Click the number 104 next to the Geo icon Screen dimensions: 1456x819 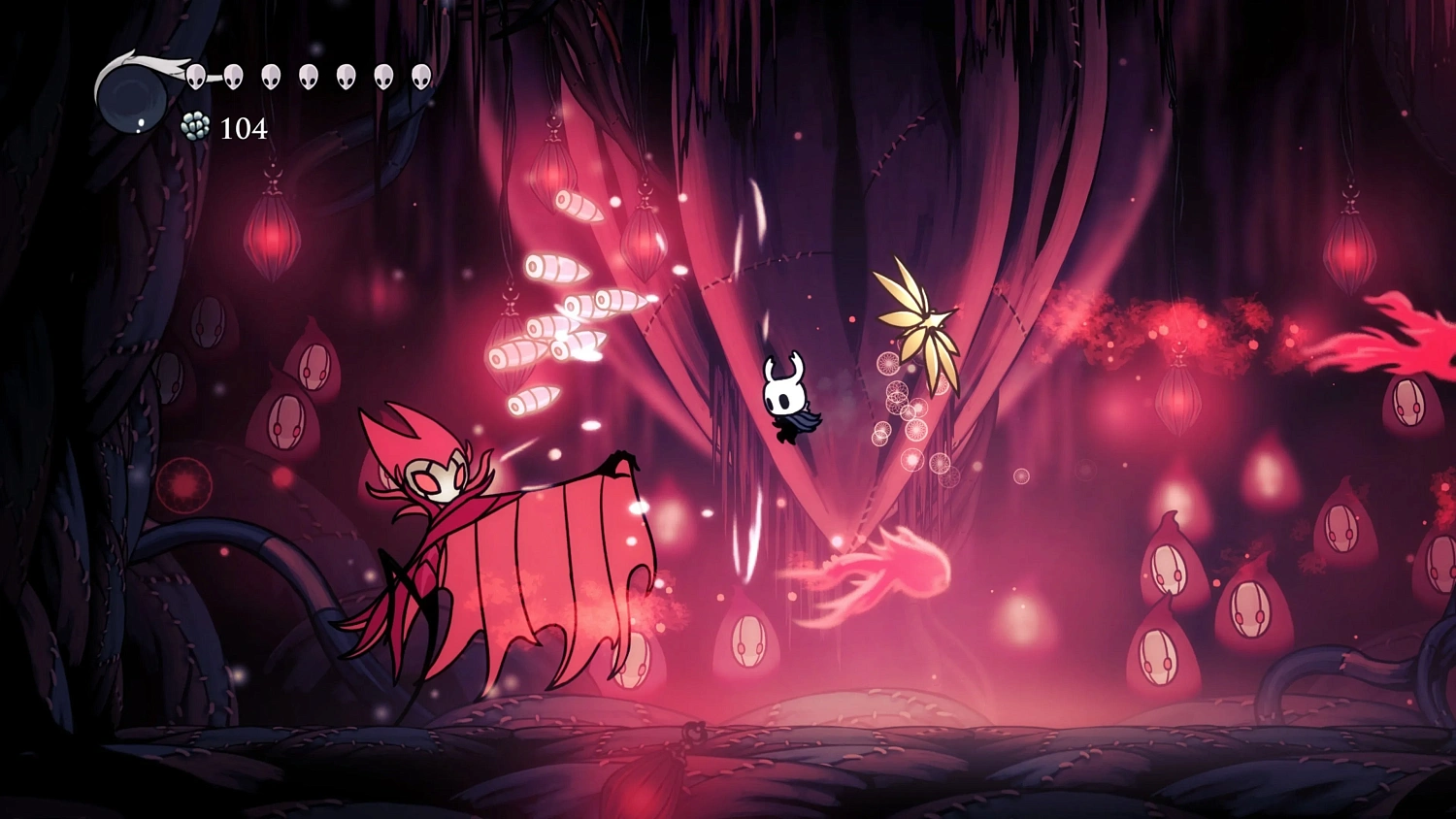point(244,127)
